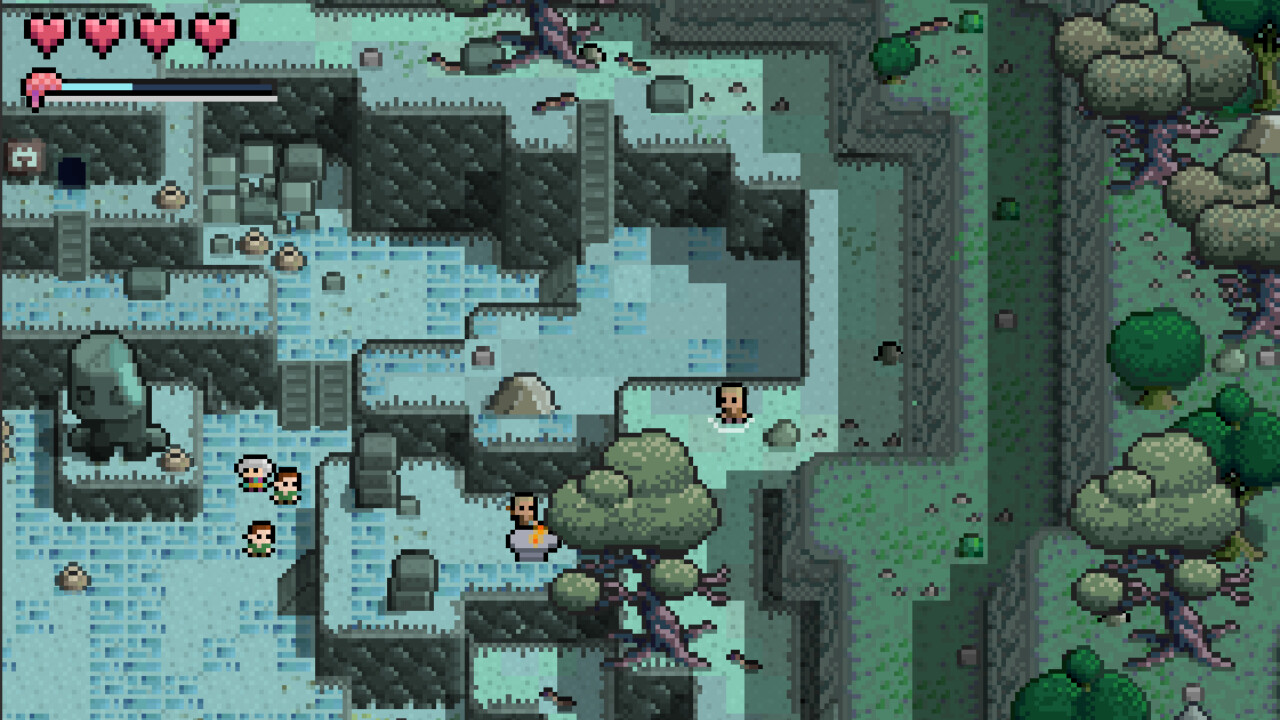This screenshot has height=720, width=1280.
Task: Click the man standing in the grassy clearing
Action: (730, 402)
